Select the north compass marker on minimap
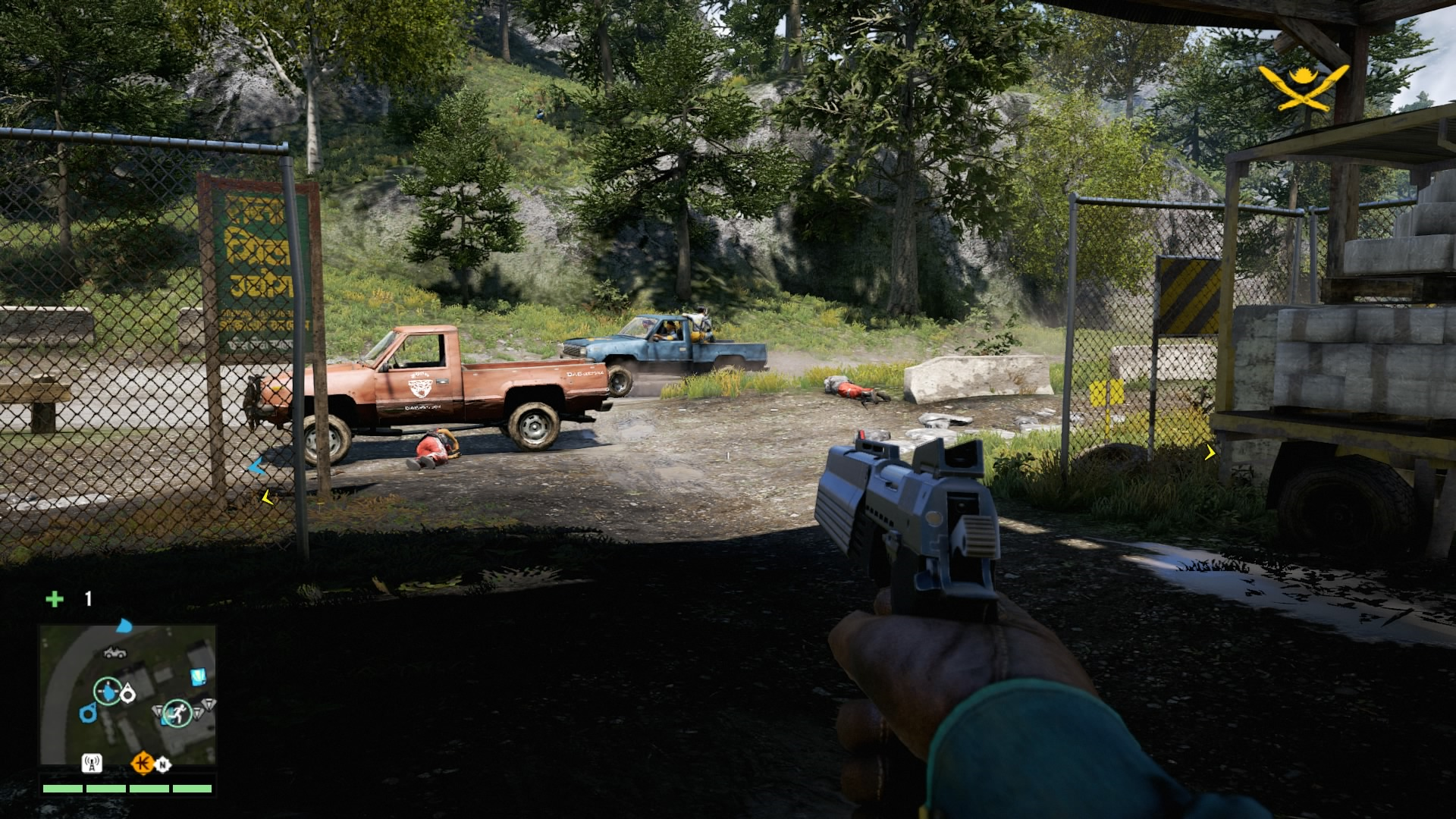The image size is (1456, 819). click(x=162, y=765)
